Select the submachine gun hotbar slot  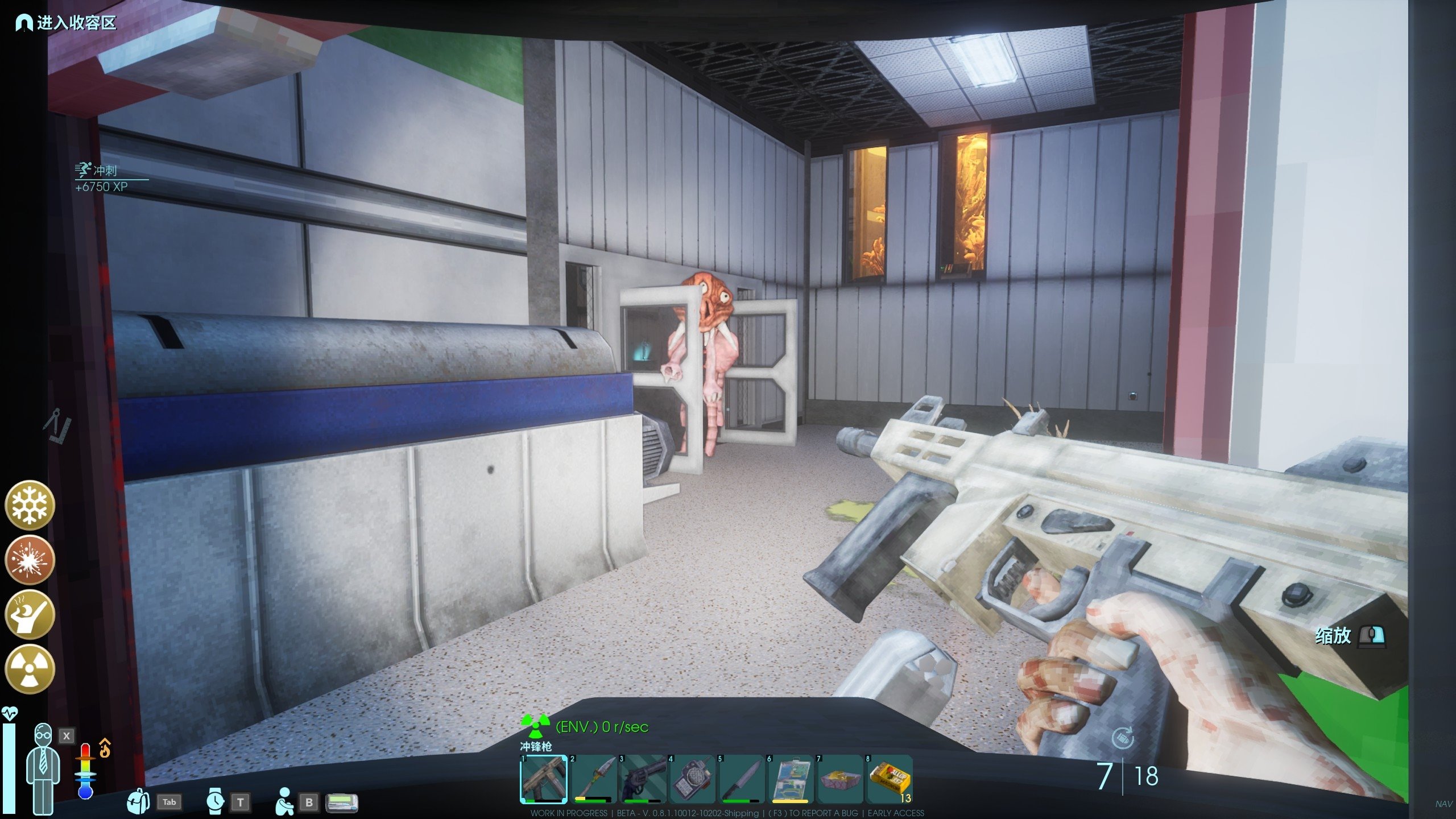point(544,779)
